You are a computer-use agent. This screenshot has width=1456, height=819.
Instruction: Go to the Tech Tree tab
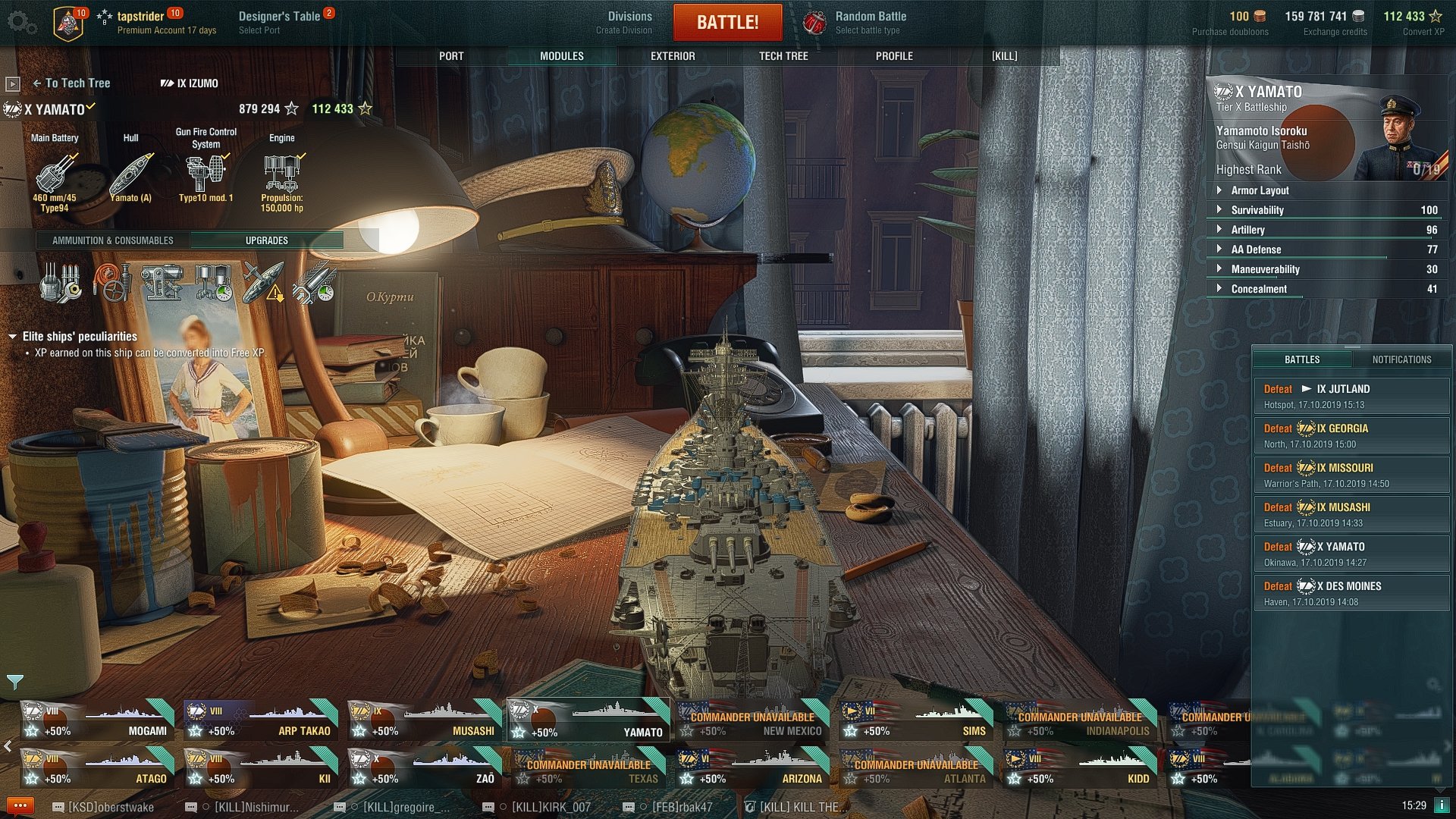click(783, 56)
